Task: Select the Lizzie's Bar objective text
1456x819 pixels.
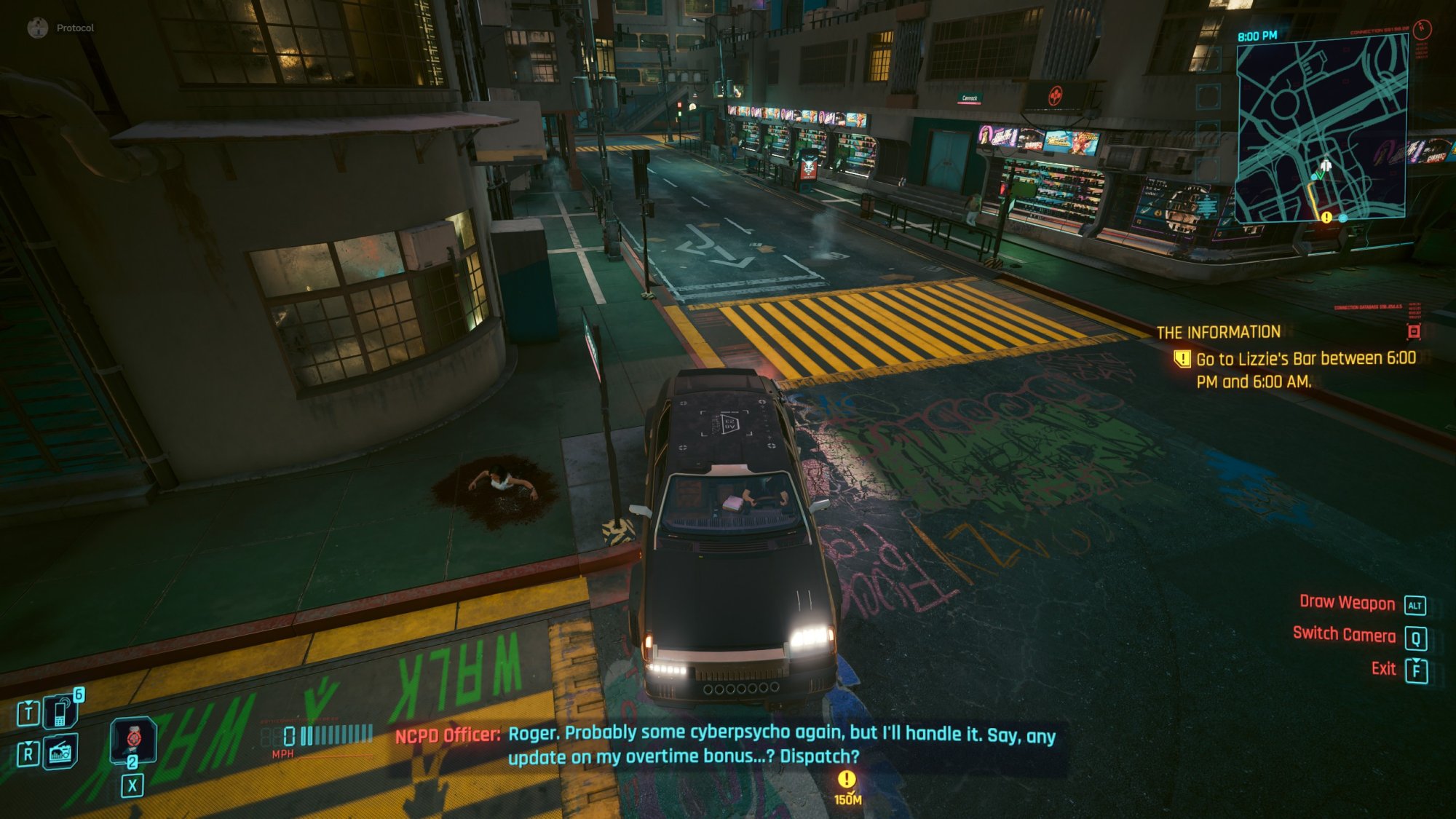Action: tap(1305, 370)
